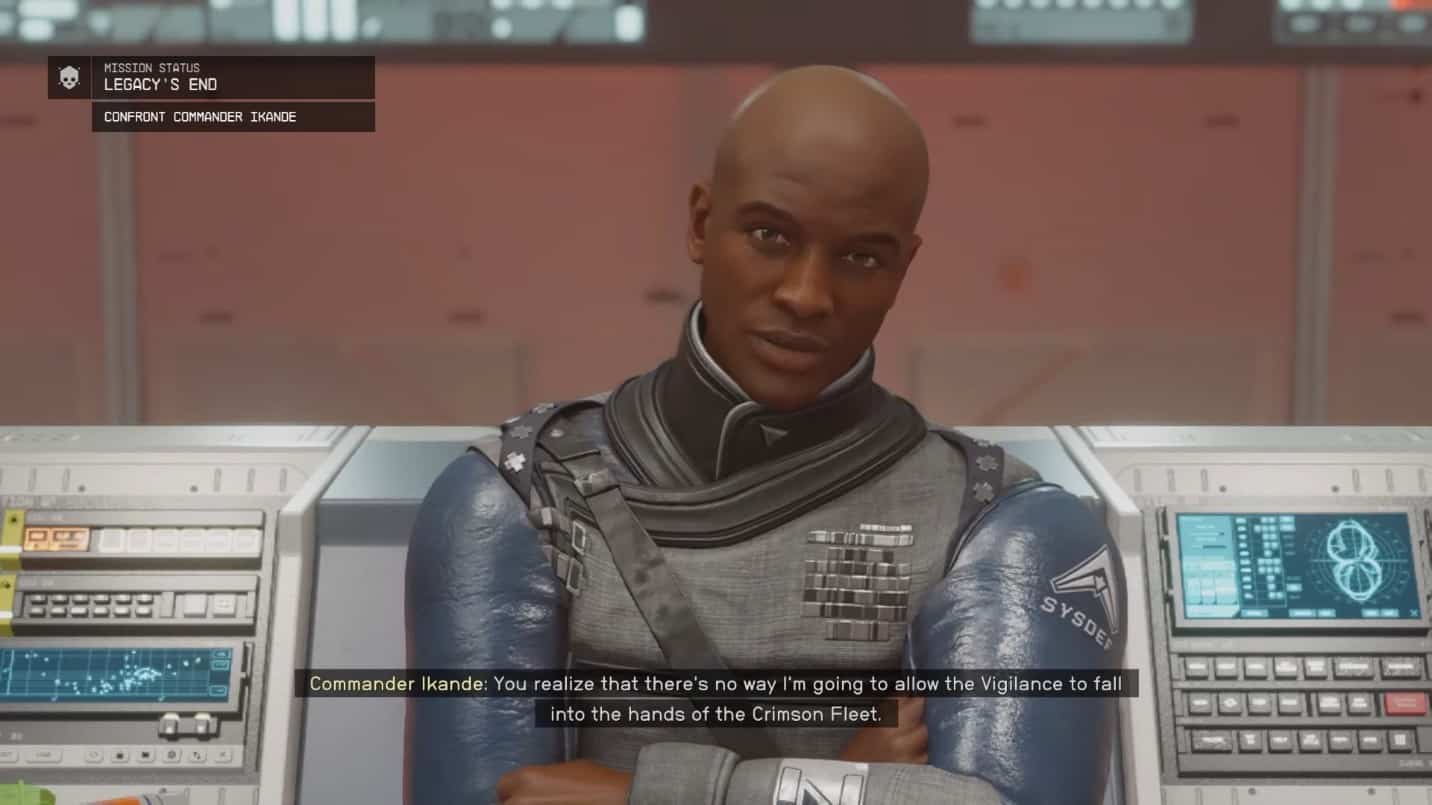Click the X icon on the console screen corner
This screenshot has height=805, width=1432.
click(x=1413, y=612)
